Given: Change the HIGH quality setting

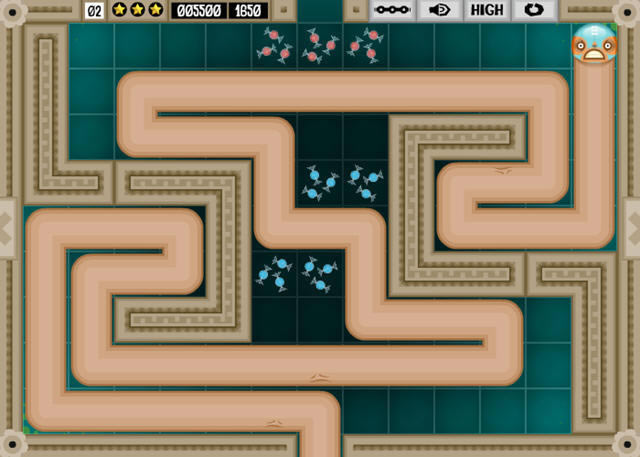Looking at the screenshot, I should 487,10.
